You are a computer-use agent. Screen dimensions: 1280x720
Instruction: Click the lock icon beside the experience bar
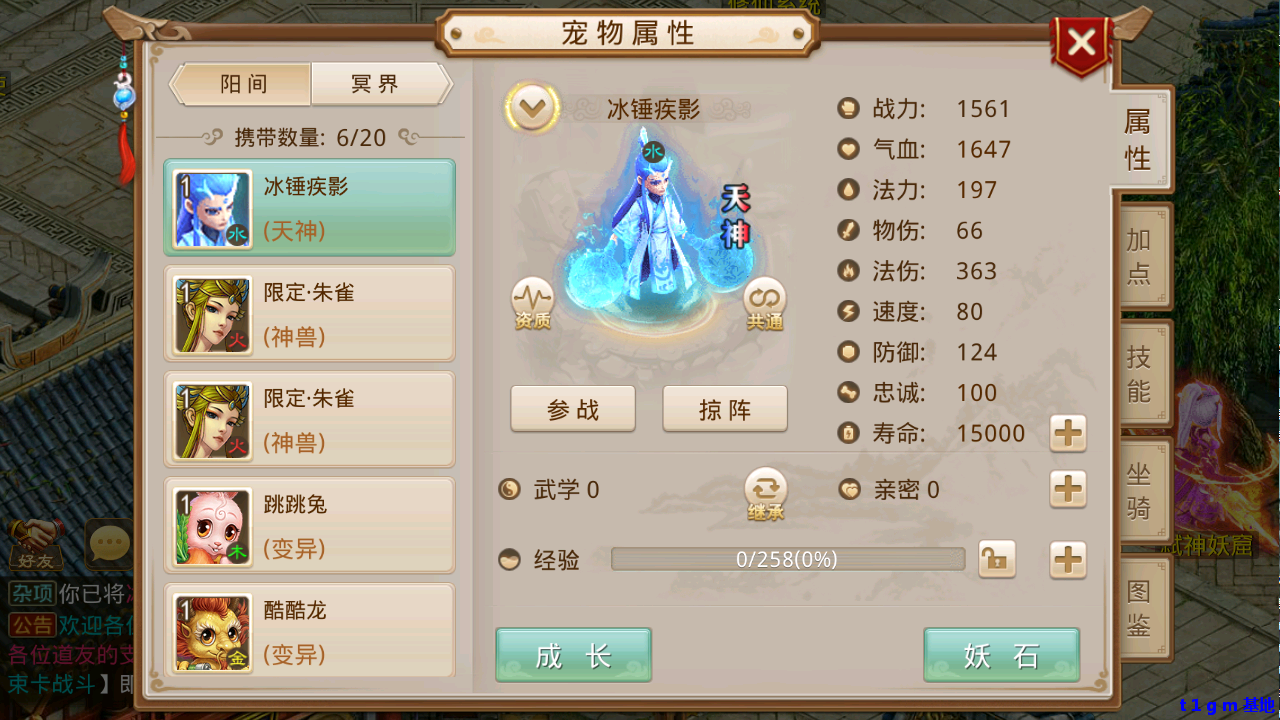tap(996, 559)
